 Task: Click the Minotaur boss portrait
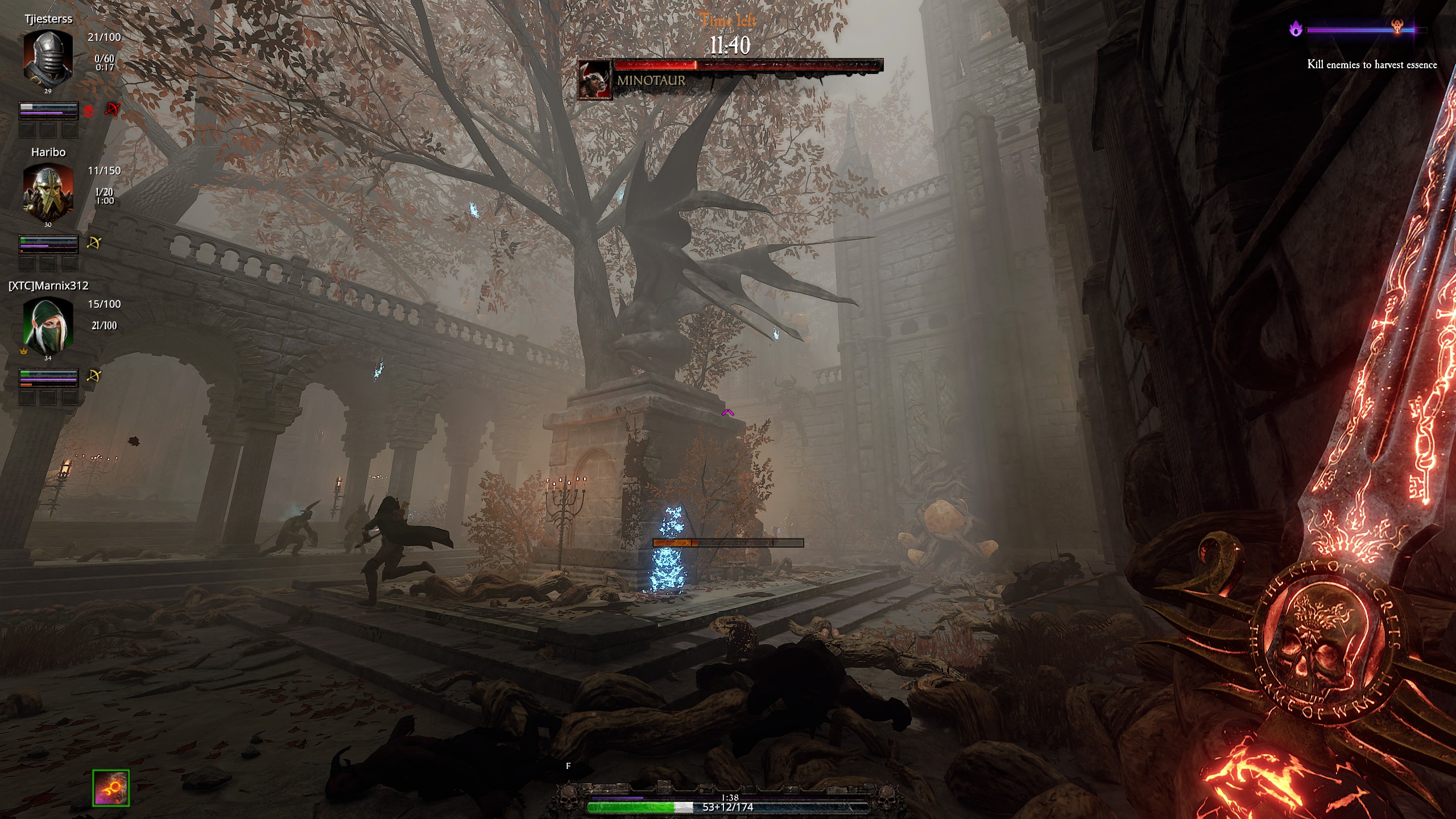coord(594,80)
